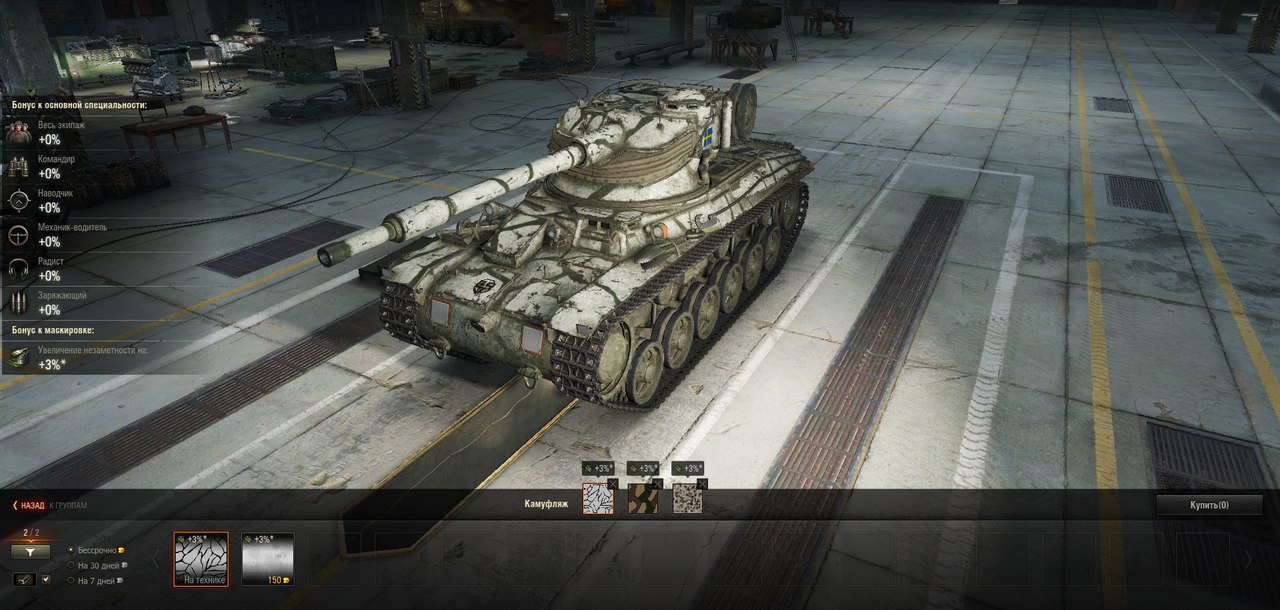The height and width of the screenshot is (610, 1280).
Task: Click the Купить(0) buy button
Action: [x=1209, y=505]
